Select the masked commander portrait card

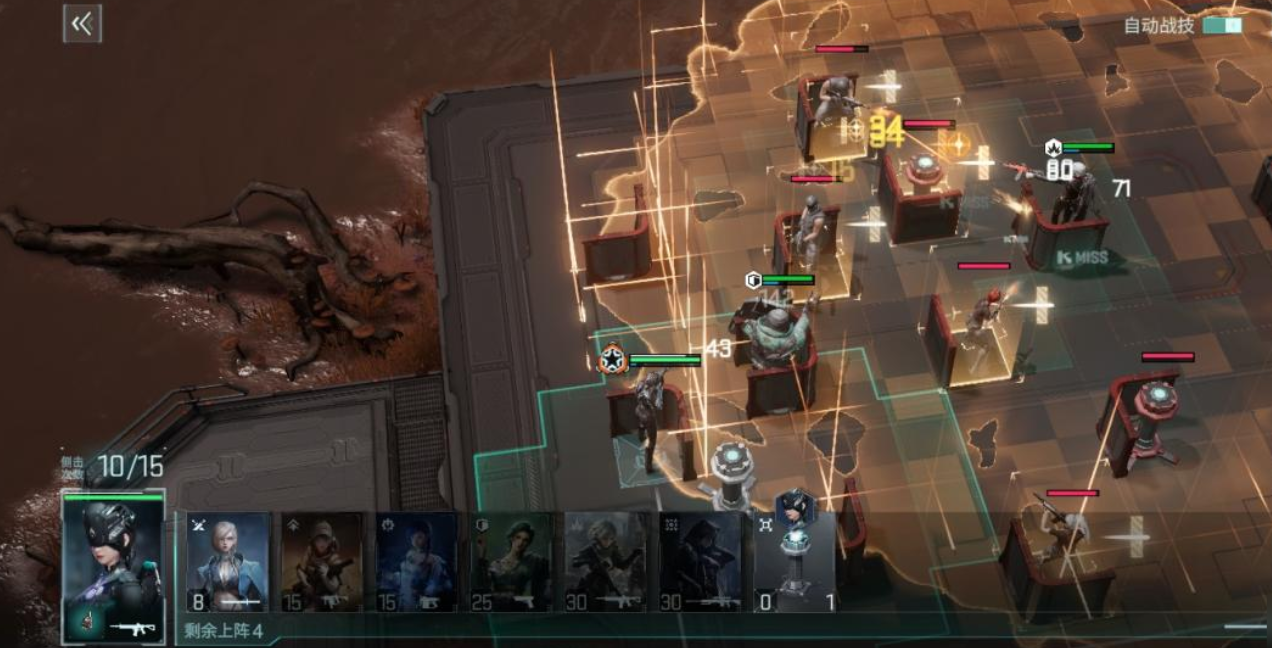[x=113, y=566]
